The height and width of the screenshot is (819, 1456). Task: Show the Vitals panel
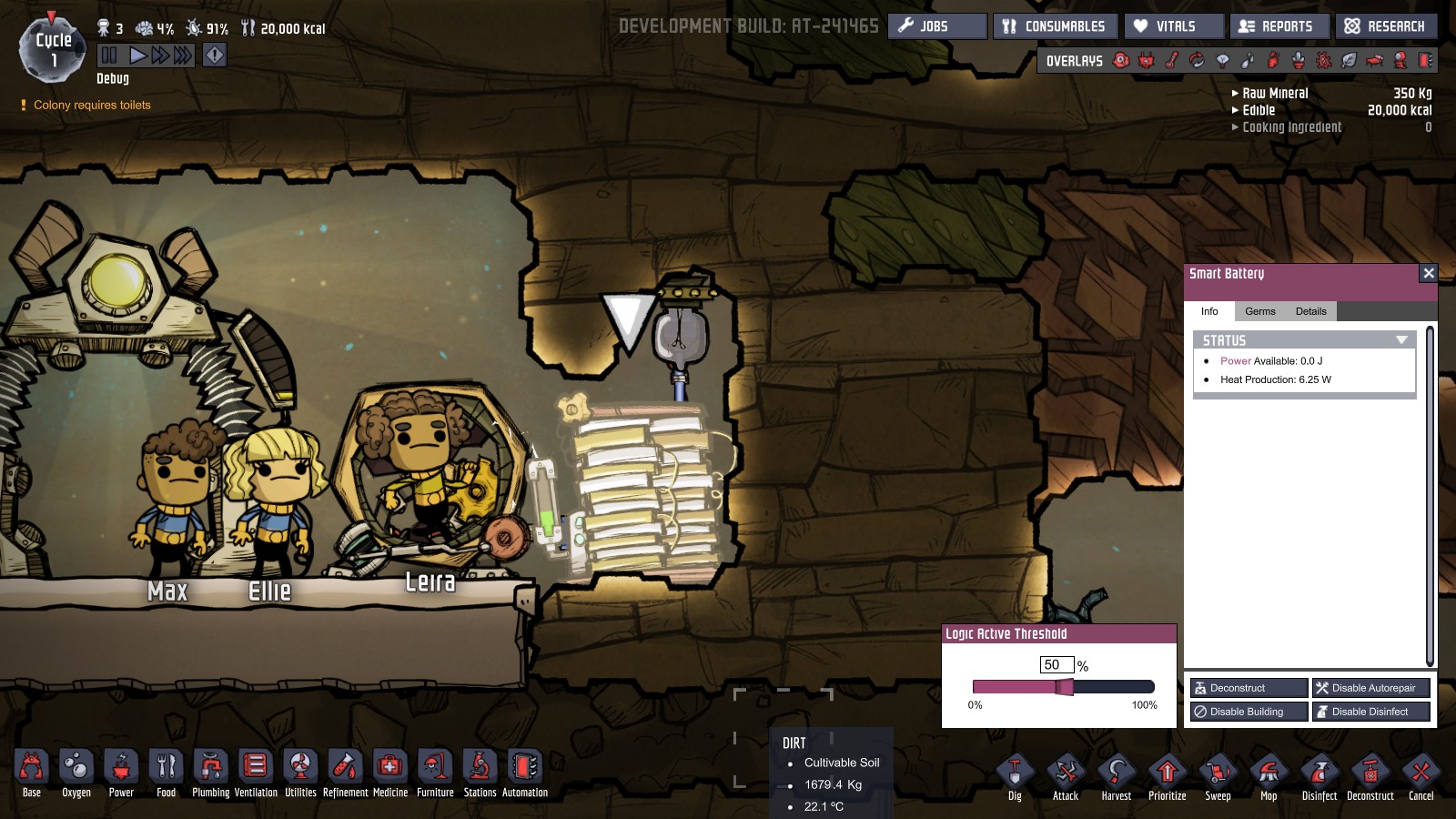[1174, 26]
